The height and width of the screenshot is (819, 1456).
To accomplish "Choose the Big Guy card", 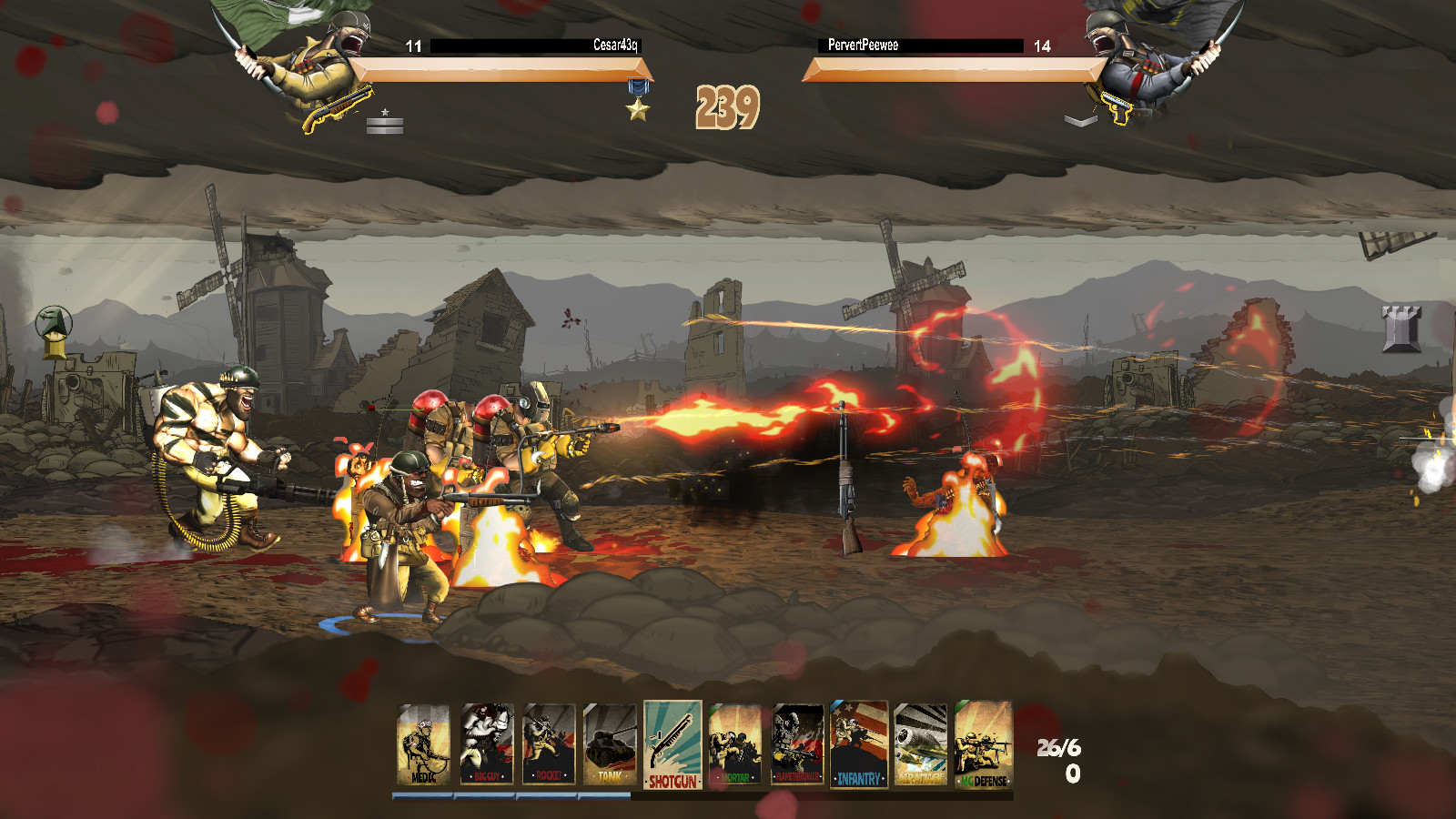I will point(487,744).
